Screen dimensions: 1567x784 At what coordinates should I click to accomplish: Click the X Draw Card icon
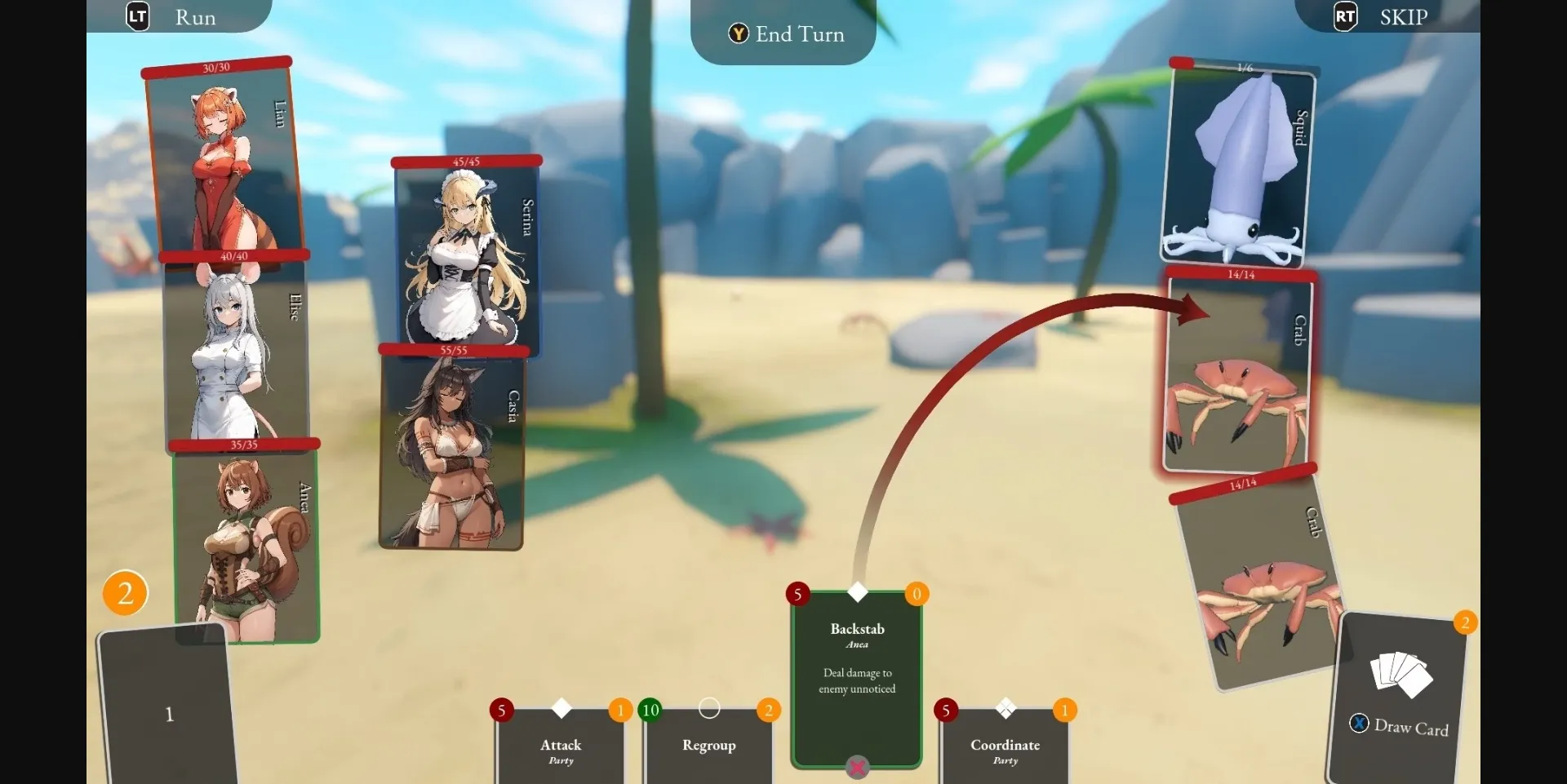(x=1358, y=723)
